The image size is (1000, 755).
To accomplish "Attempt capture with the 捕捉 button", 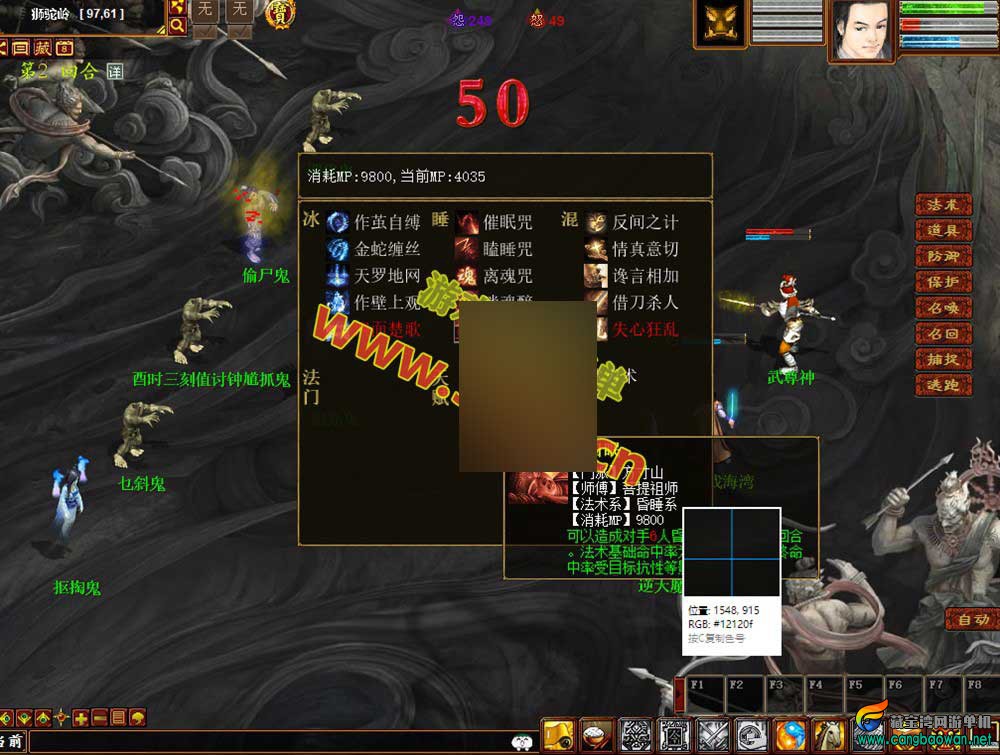I will 943,360.
